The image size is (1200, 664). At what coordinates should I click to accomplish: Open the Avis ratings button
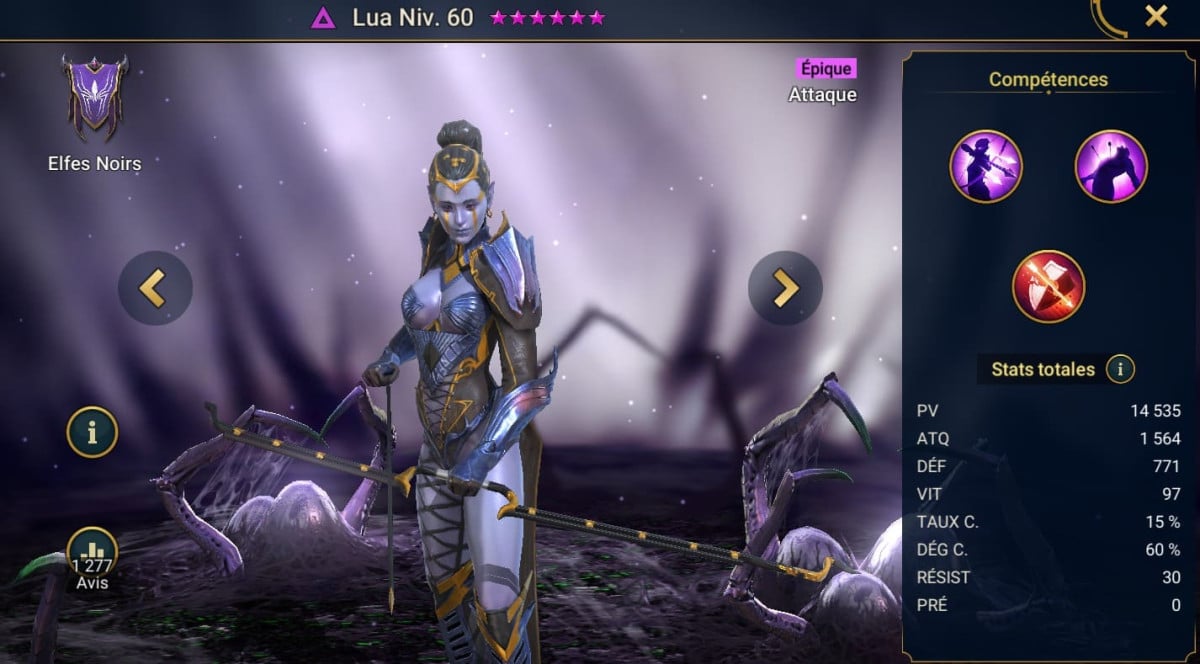[93, 555]
